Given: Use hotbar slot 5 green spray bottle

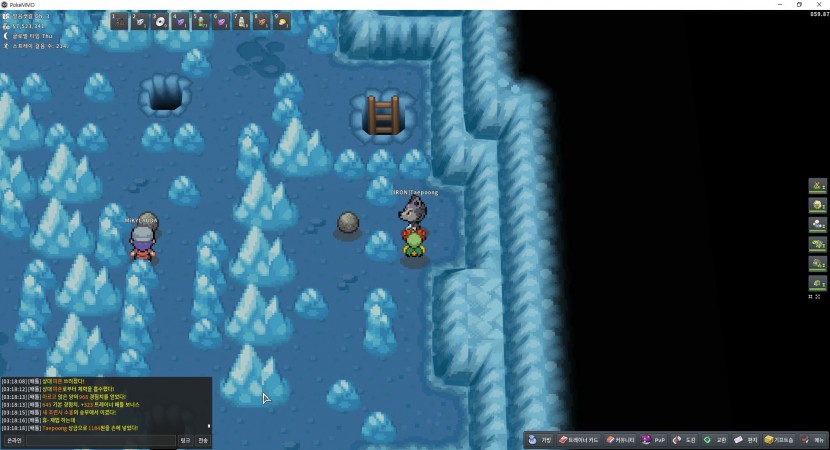Looking at the screenshot, I should point(201,21).
